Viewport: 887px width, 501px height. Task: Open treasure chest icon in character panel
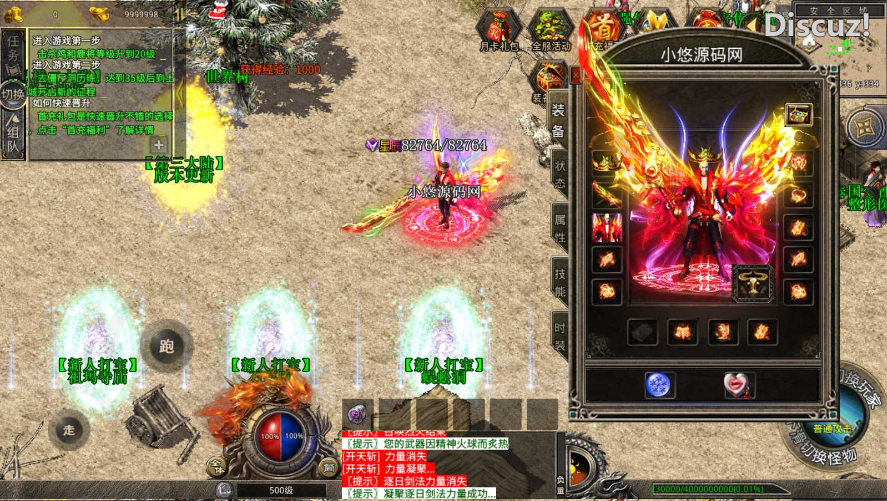798,114
